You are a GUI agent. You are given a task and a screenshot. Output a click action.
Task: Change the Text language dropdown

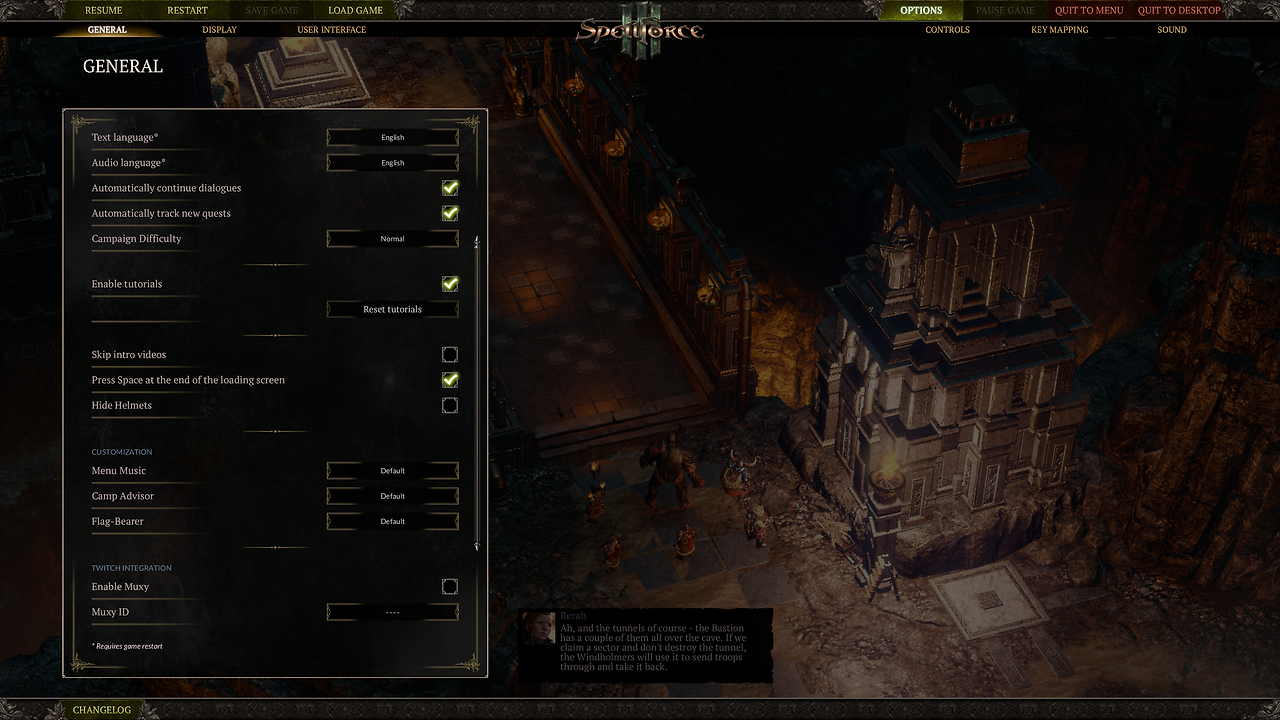click(392, 137)
